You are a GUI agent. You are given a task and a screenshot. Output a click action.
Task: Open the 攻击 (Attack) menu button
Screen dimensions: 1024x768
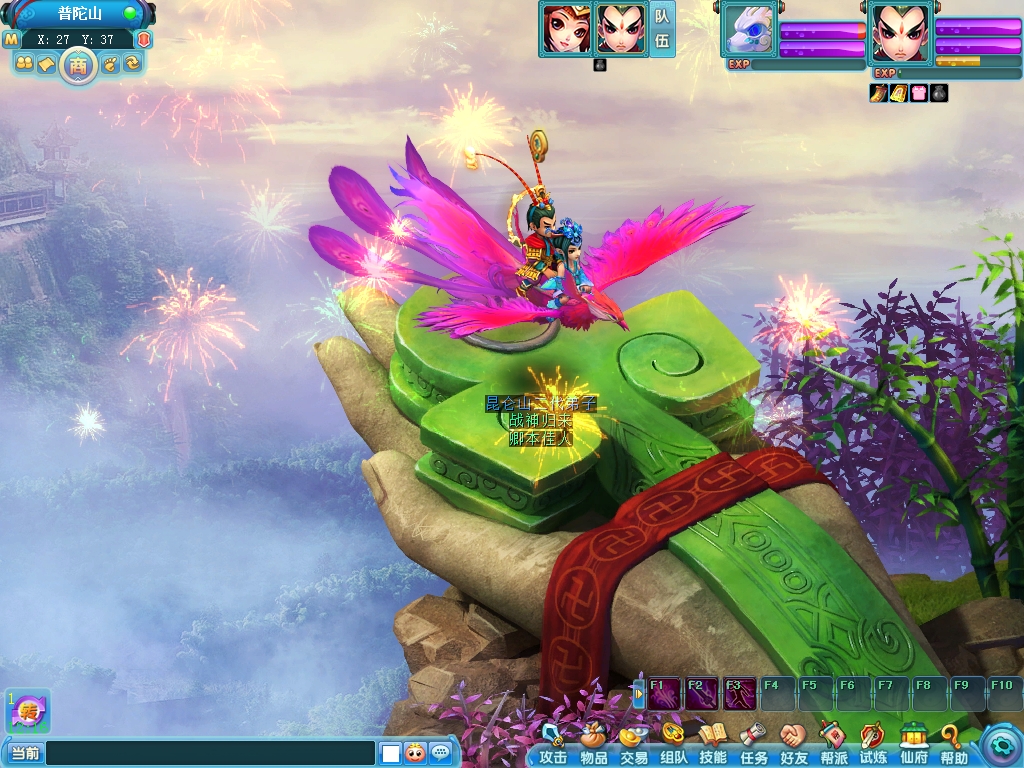(x=553, y=744)
